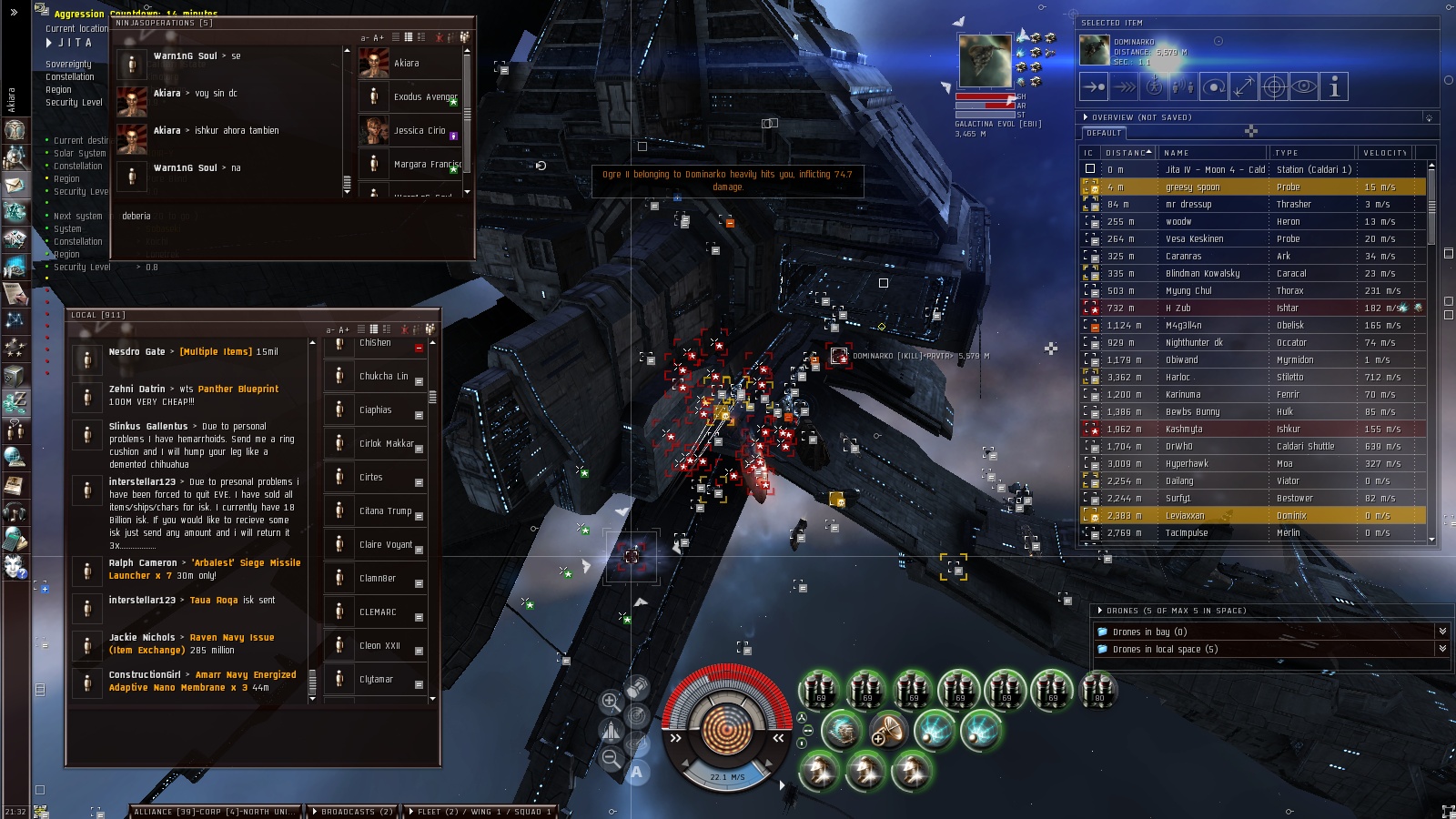Select Chukcha Lin in Local member list
The height and width of the screenshot is (819, 1456).
tap(375, 377)
